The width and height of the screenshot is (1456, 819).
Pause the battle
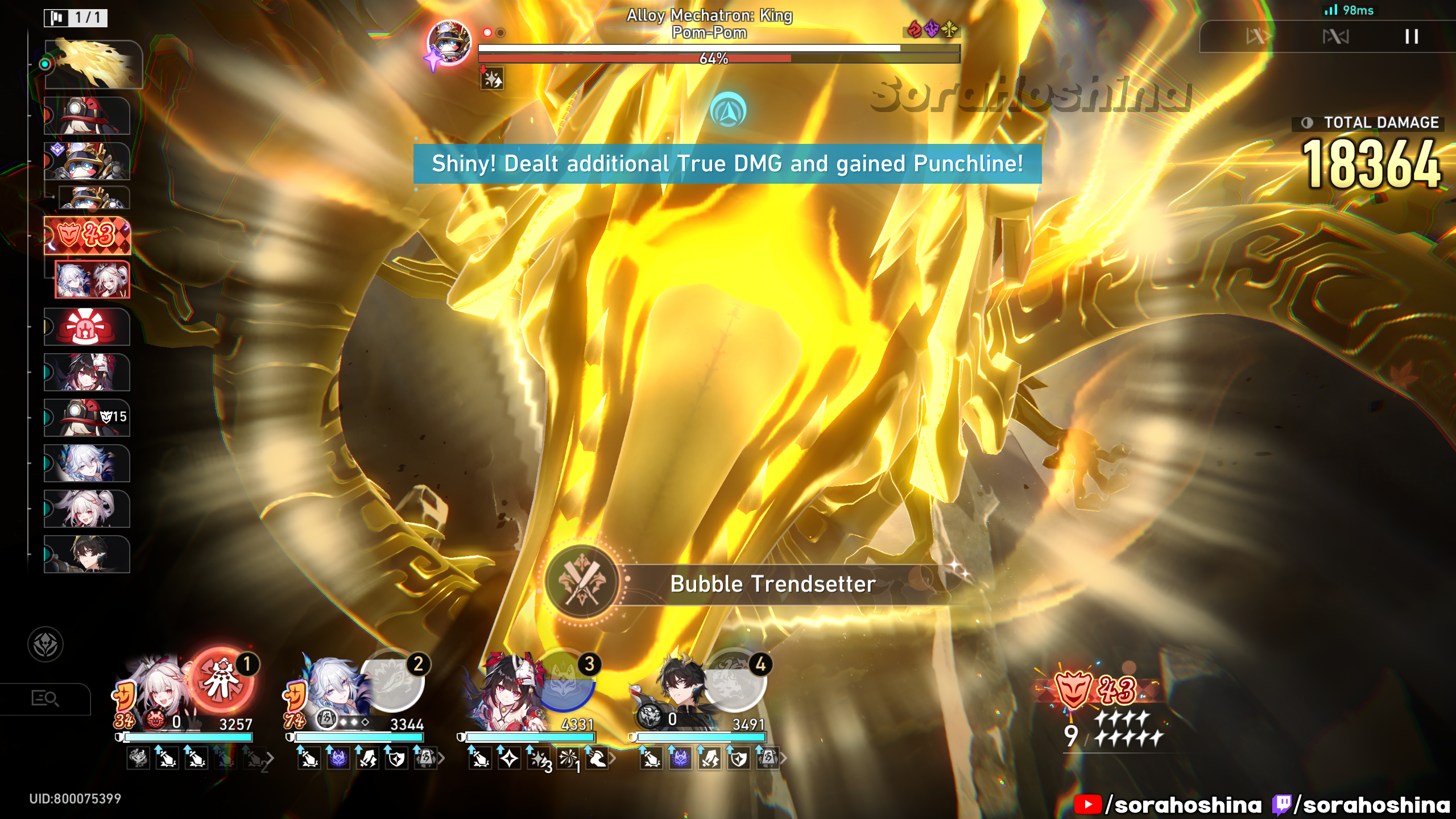pyautogui.click(x=1411, y=37)
